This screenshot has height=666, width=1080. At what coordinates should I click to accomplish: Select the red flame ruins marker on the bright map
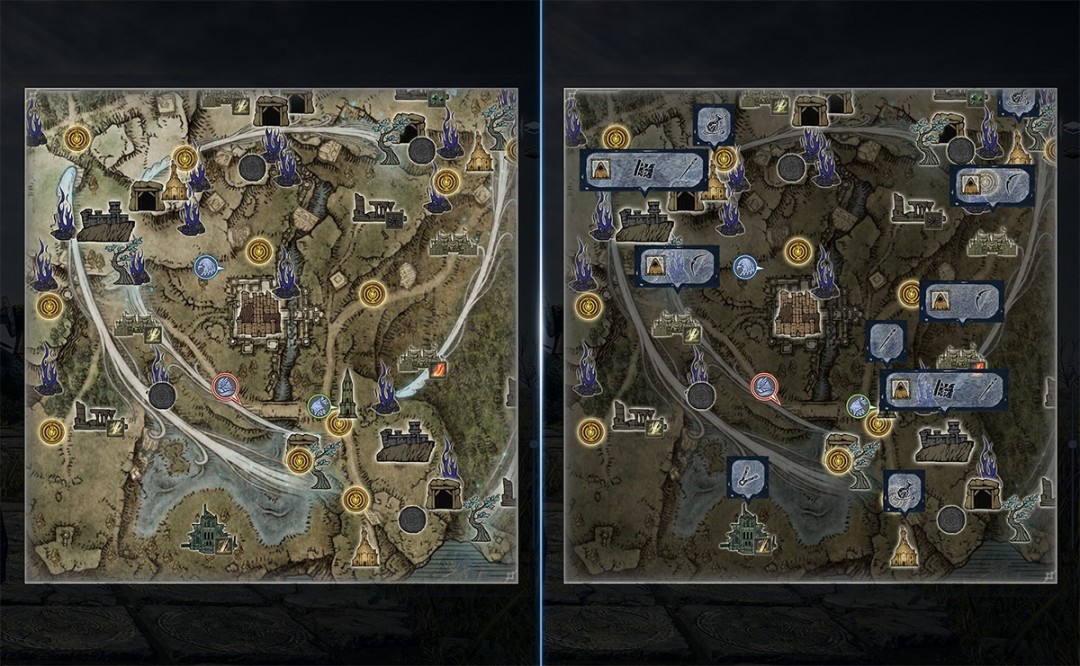[x=438, y=370]
